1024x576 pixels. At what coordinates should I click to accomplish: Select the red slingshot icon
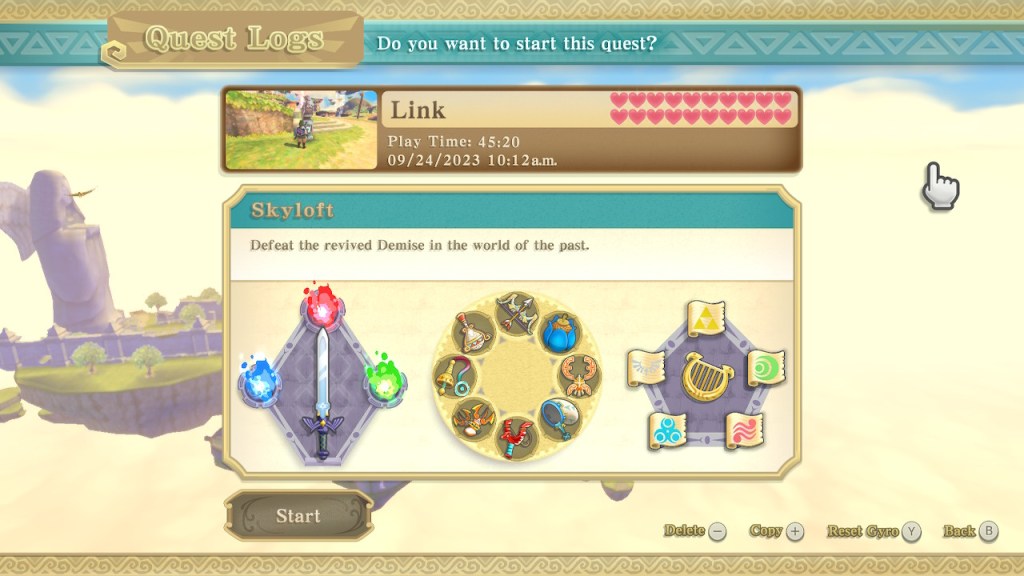(x=516, y=437)
